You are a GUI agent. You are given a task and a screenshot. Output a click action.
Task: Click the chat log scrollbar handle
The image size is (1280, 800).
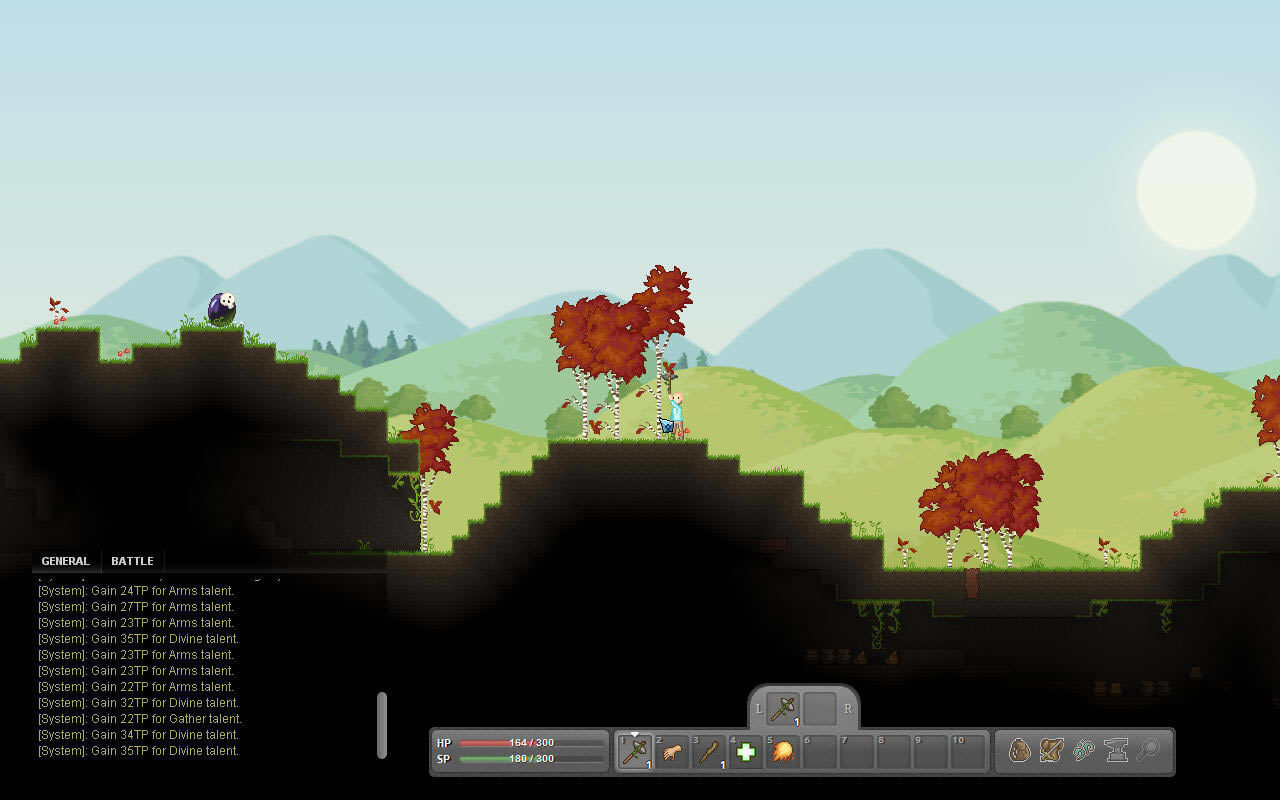click(x=381, y=725)
